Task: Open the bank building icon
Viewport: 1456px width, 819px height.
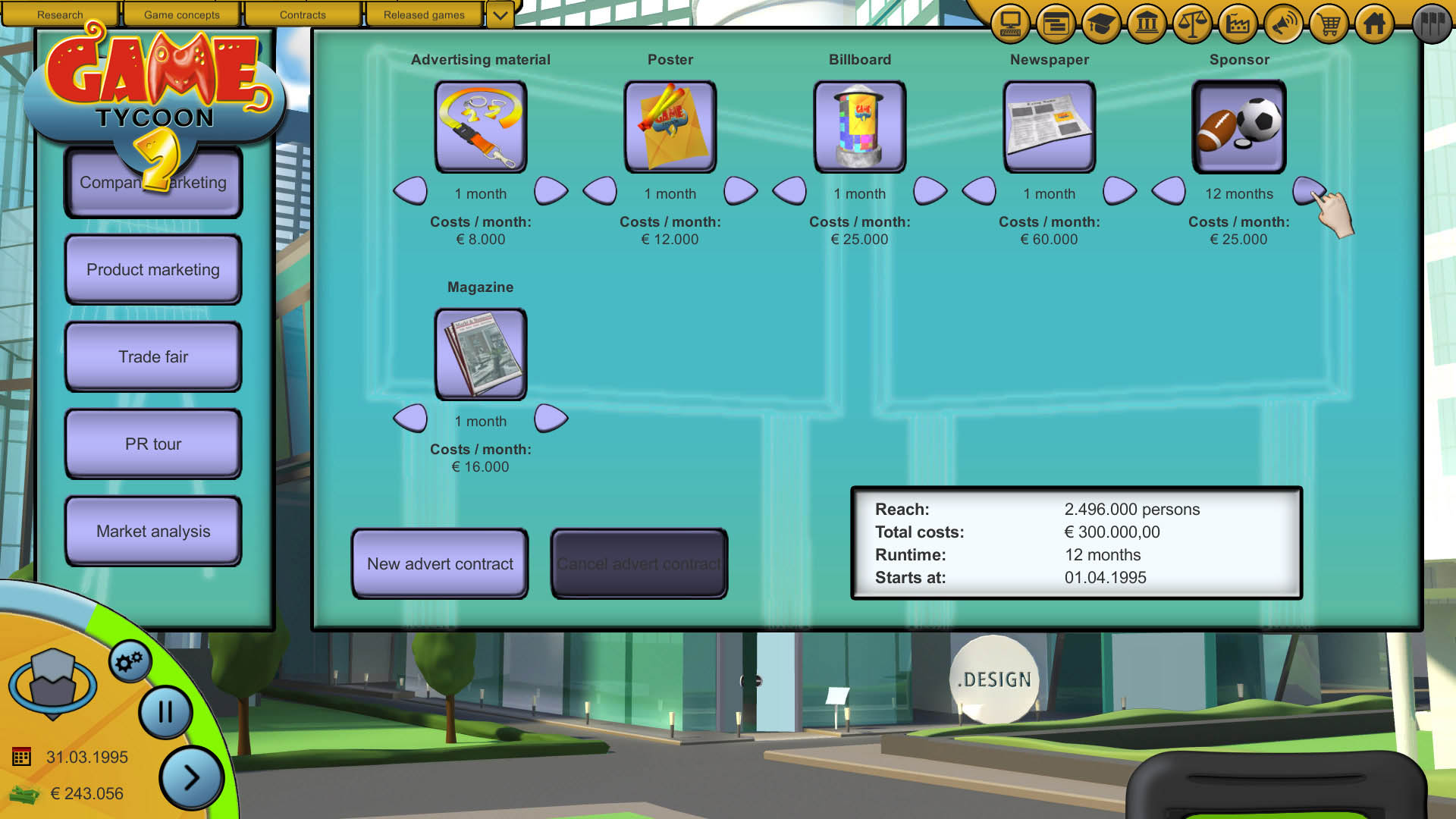Action: 1147,24
